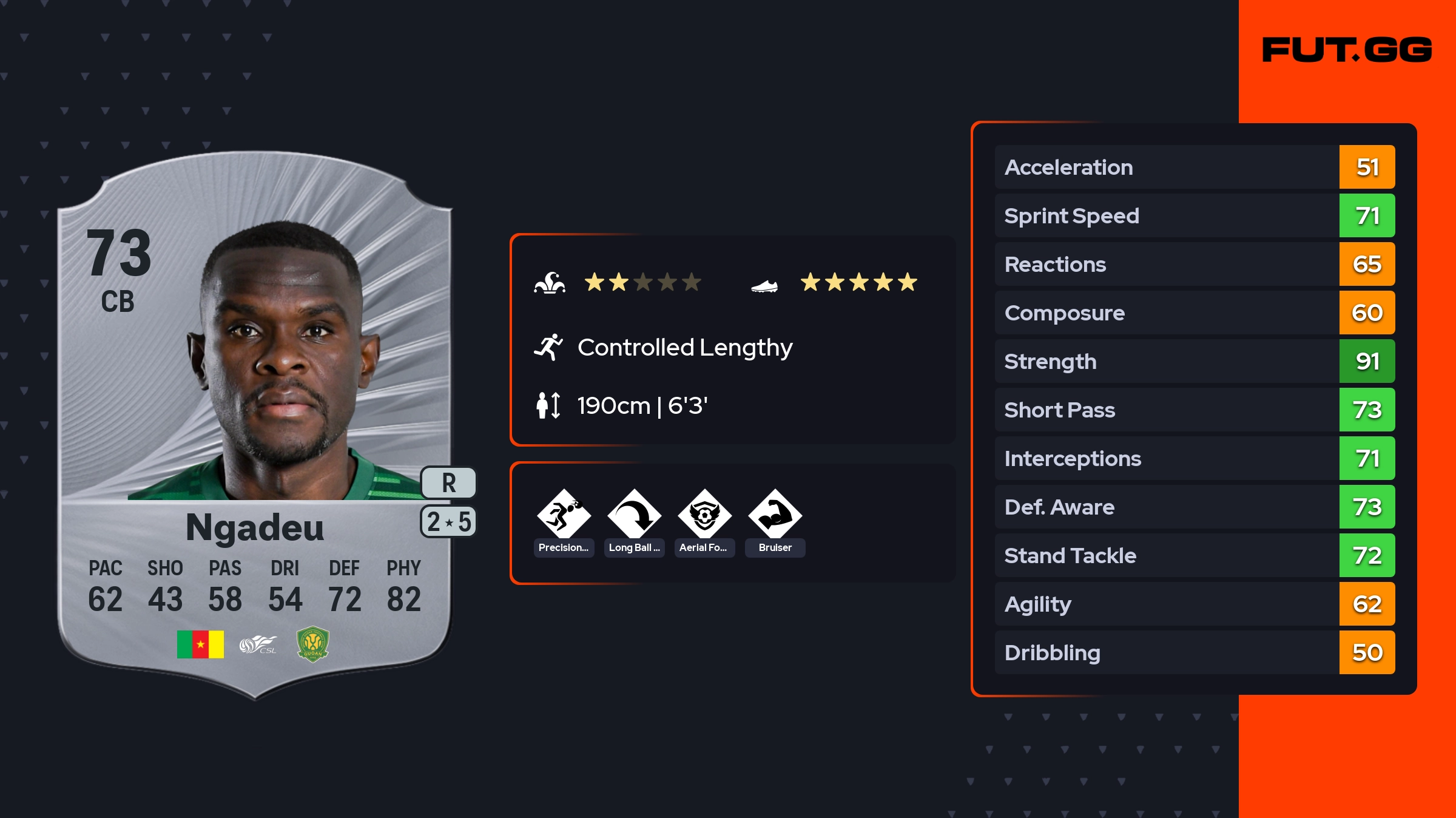The image size is (1456, 818).
Task: Click the Precision playstyle icon
Action: [x=564, y=515]
